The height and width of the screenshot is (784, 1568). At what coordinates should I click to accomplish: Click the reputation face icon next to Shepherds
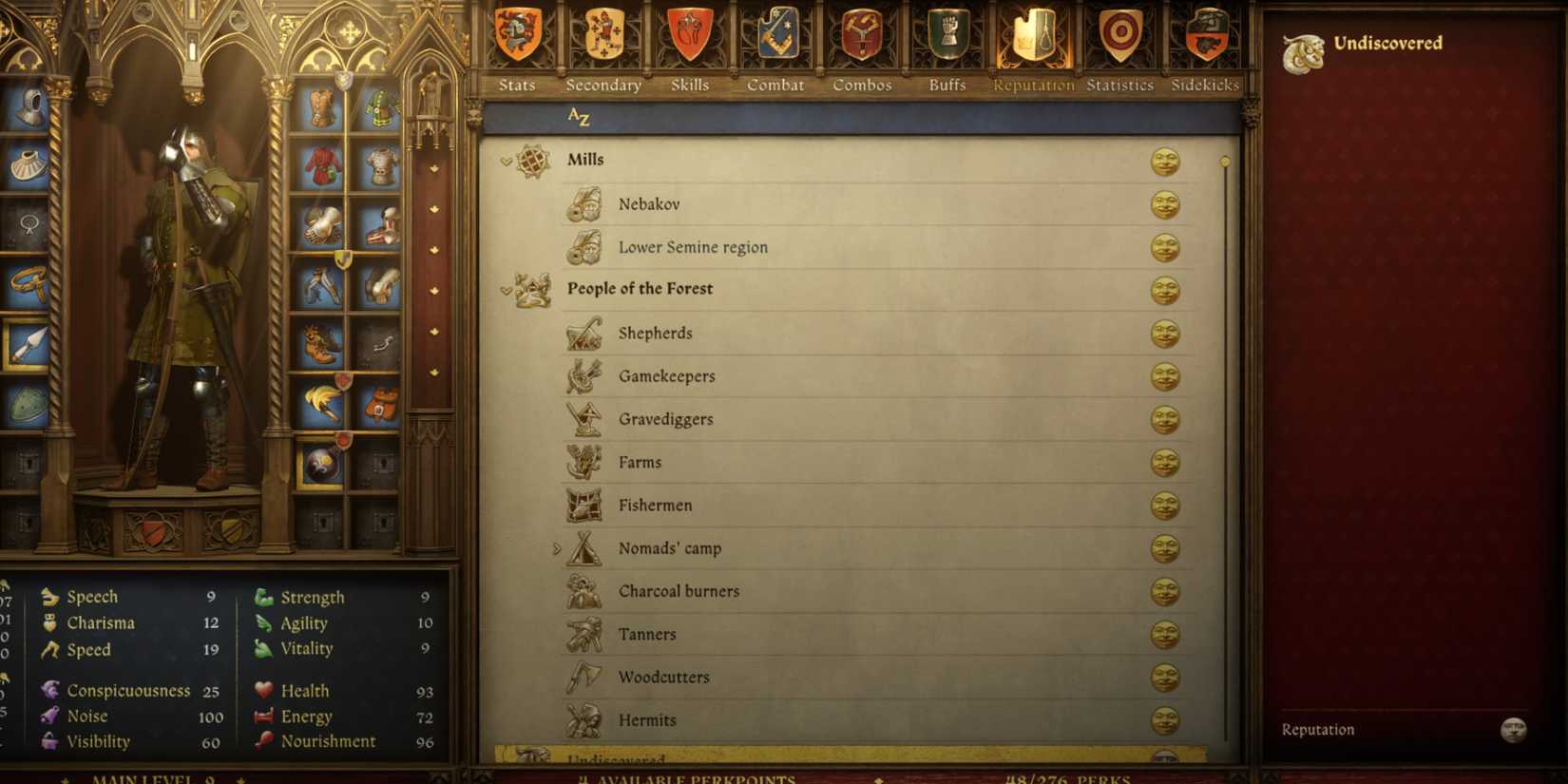(1164, 334)
